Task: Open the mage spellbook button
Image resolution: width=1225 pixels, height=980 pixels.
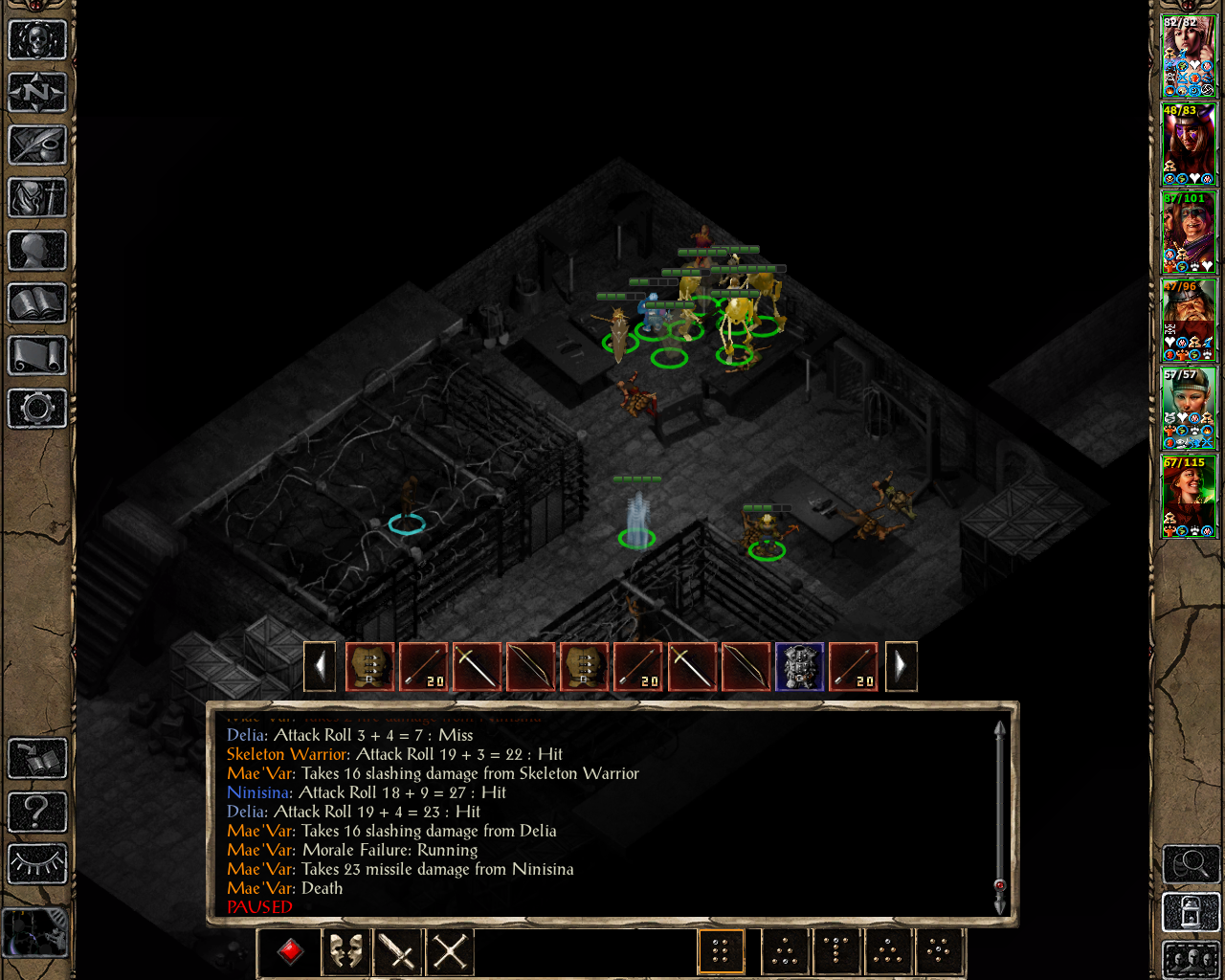Action: (x=37, y=303)
